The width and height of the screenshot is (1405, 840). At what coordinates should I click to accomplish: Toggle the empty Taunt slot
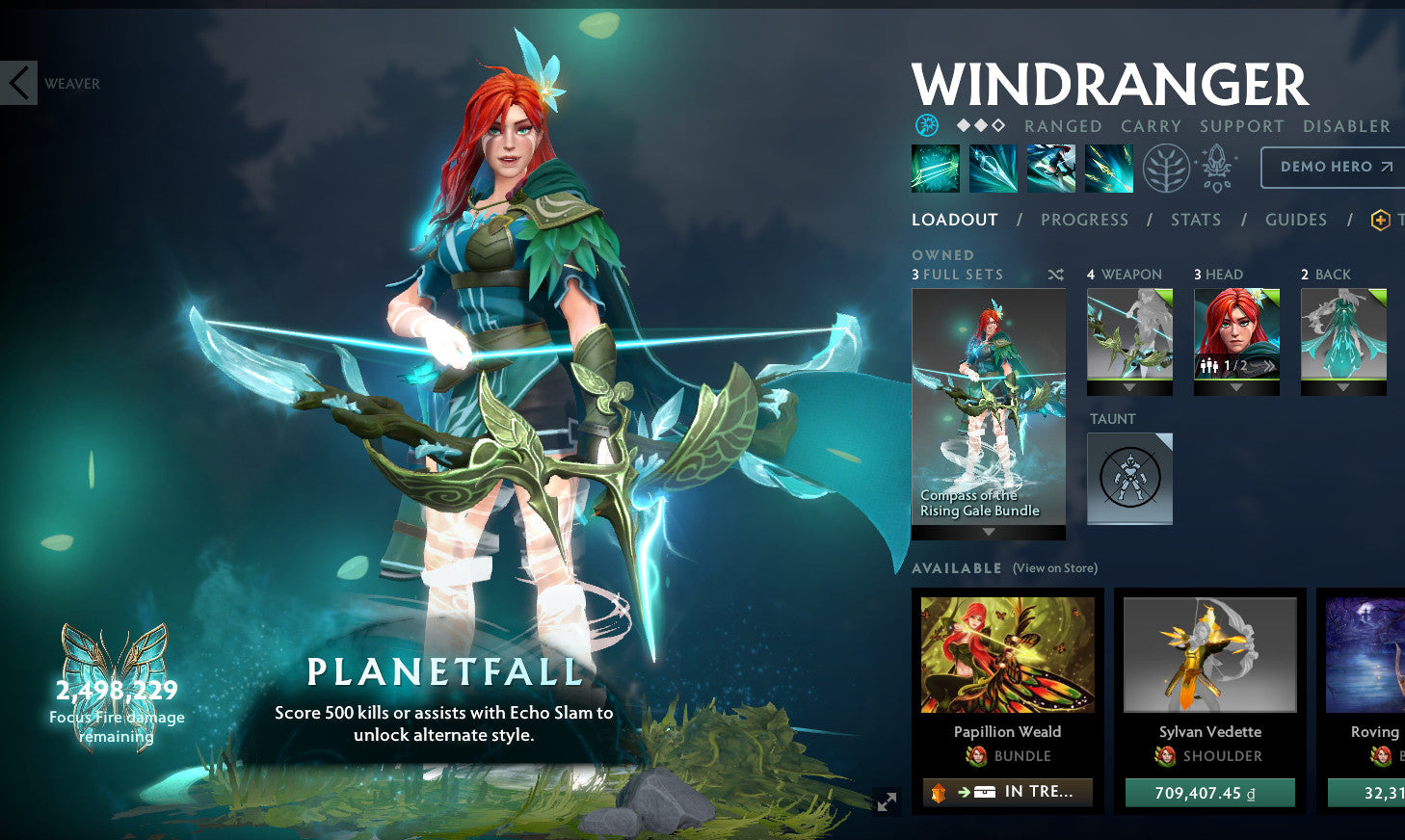(1128, 478)
